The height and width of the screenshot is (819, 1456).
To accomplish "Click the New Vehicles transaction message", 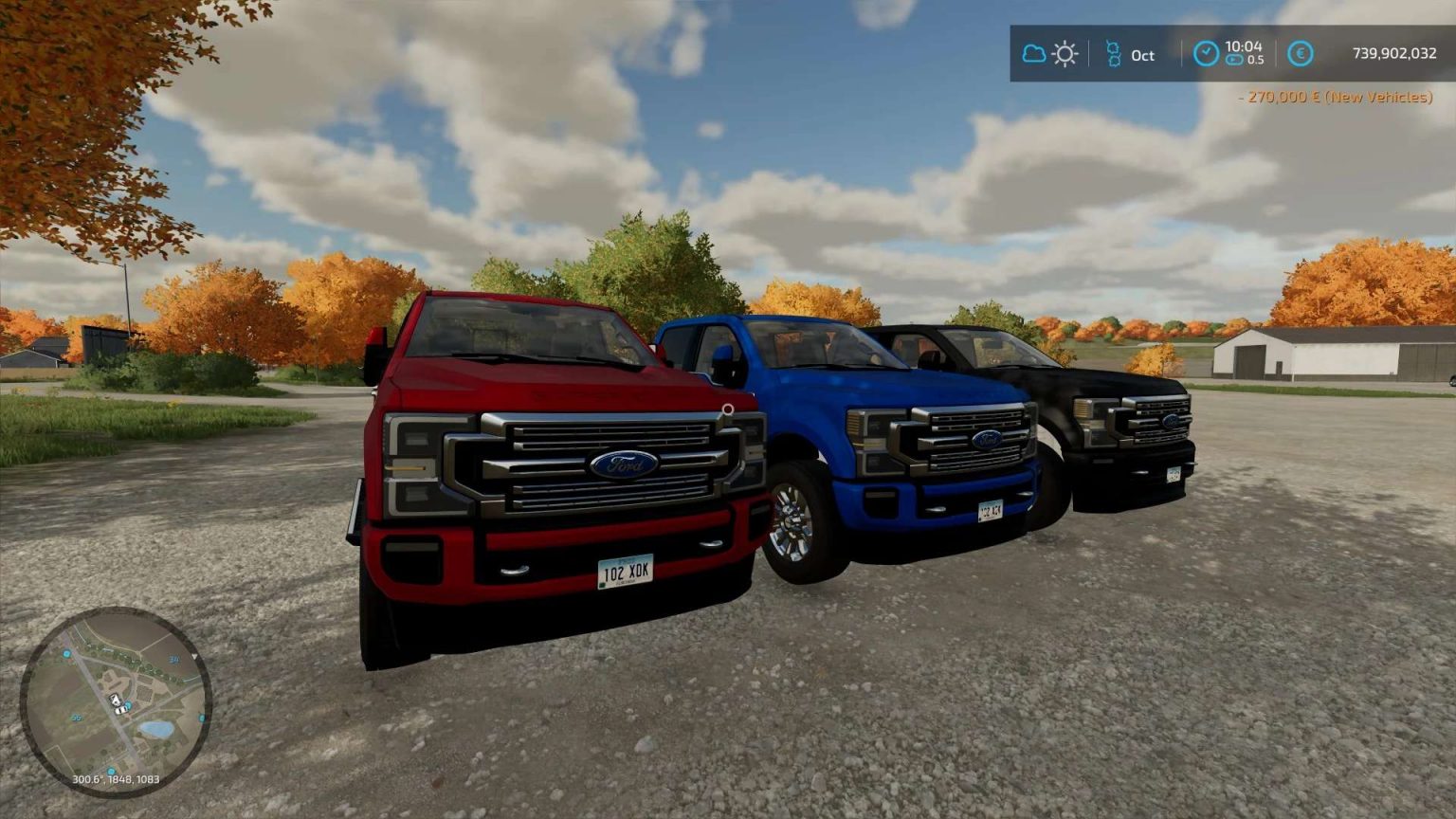I will tap(1337, 96).
